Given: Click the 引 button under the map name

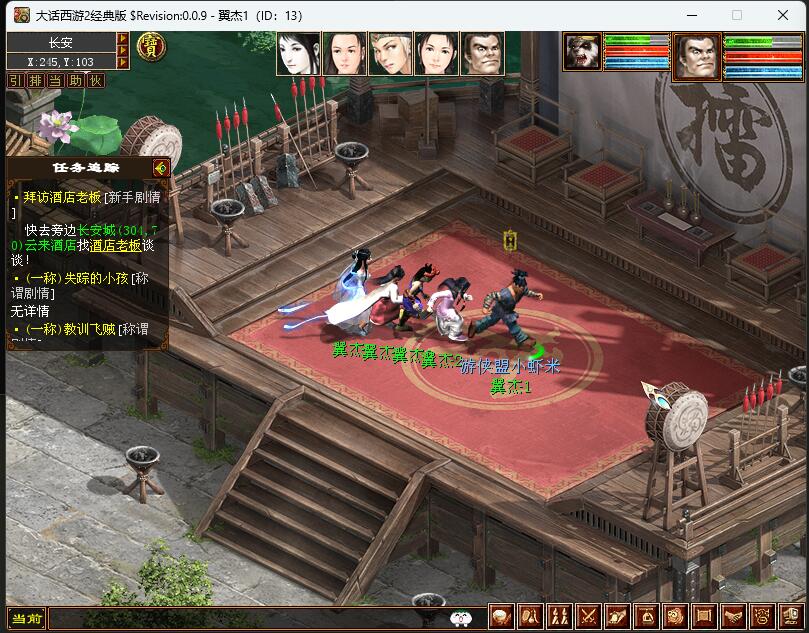Looking at the screenshot, I should tap(16, 80).
